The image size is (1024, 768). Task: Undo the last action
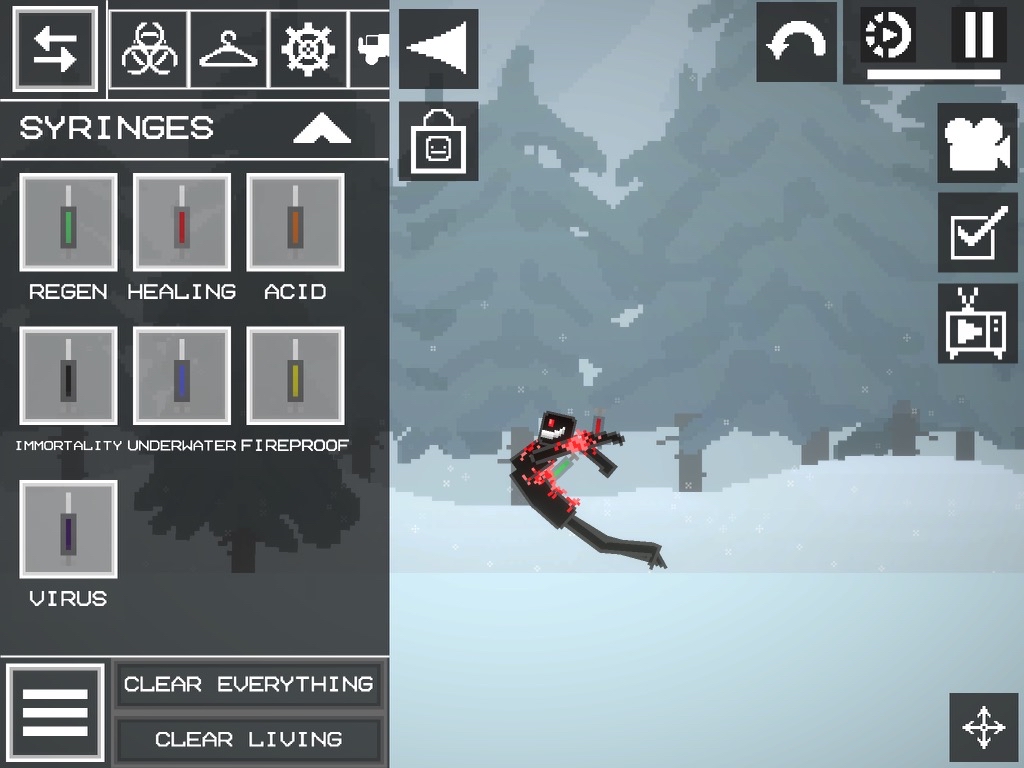(x=796, y=42)
